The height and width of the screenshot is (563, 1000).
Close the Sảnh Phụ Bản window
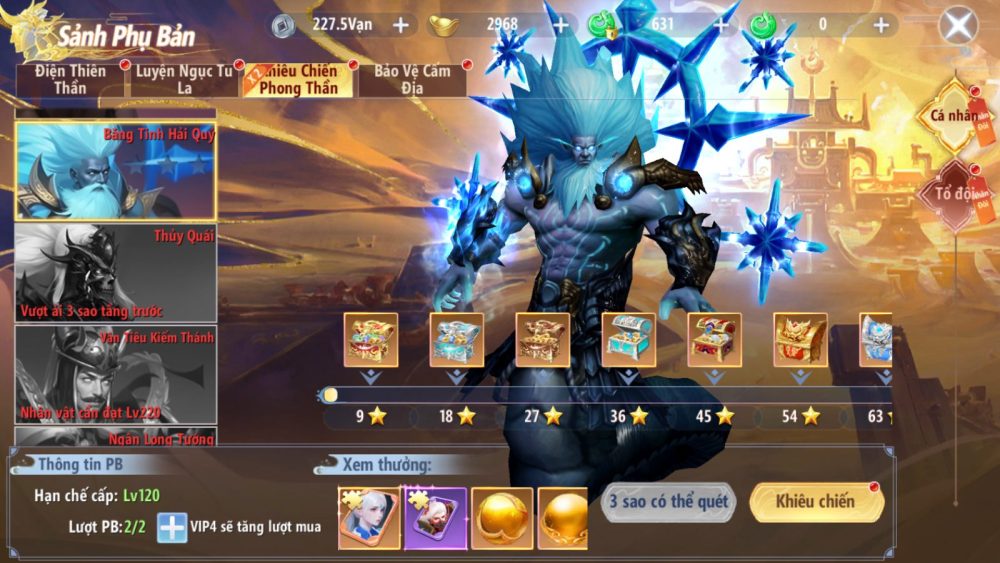point(958,26)
